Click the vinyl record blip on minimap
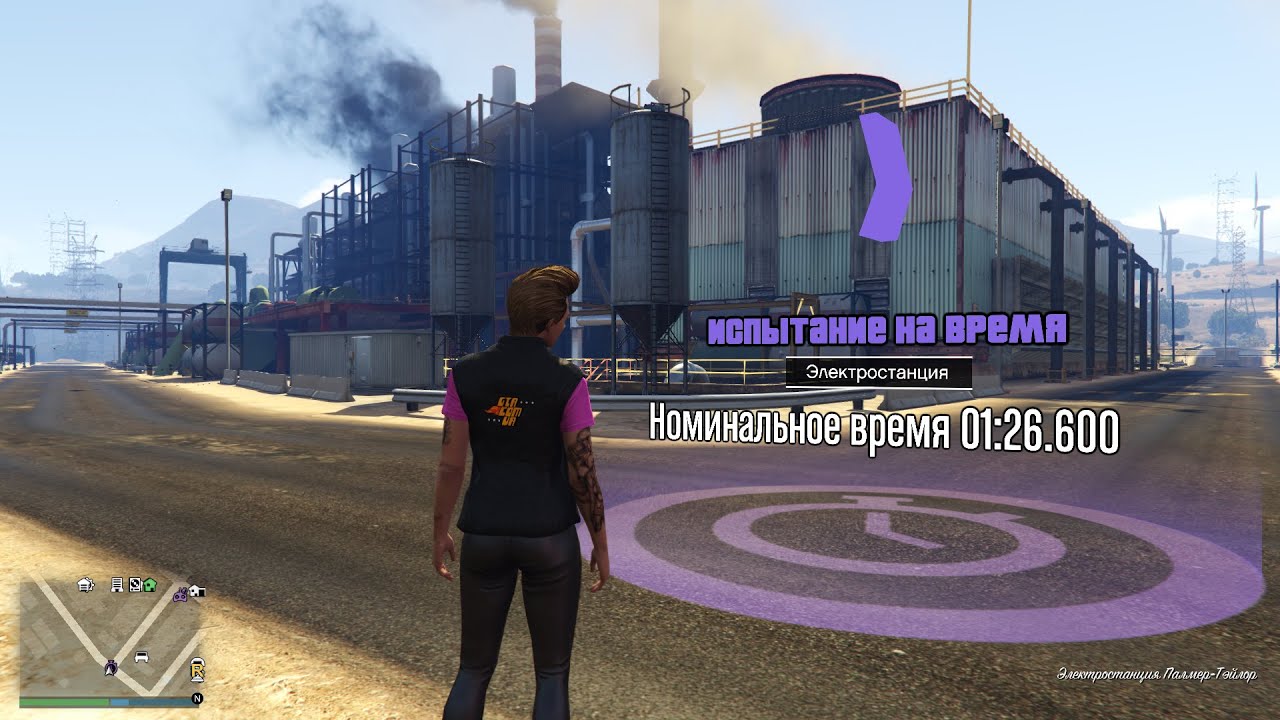 tap(133, 584)
